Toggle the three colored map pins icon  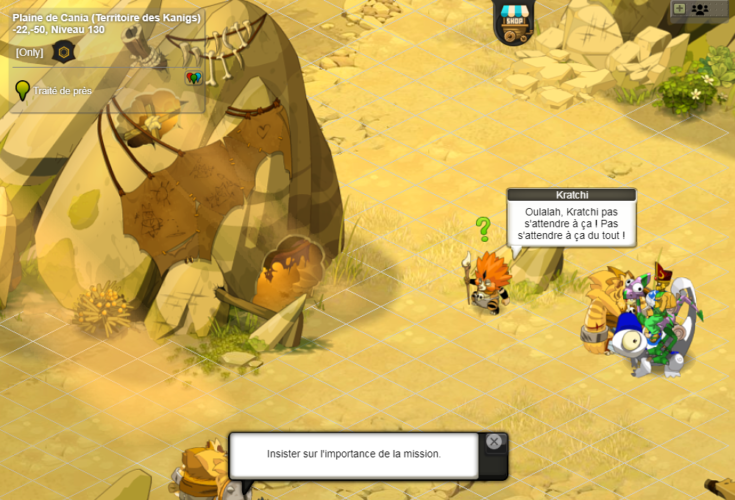193,78
